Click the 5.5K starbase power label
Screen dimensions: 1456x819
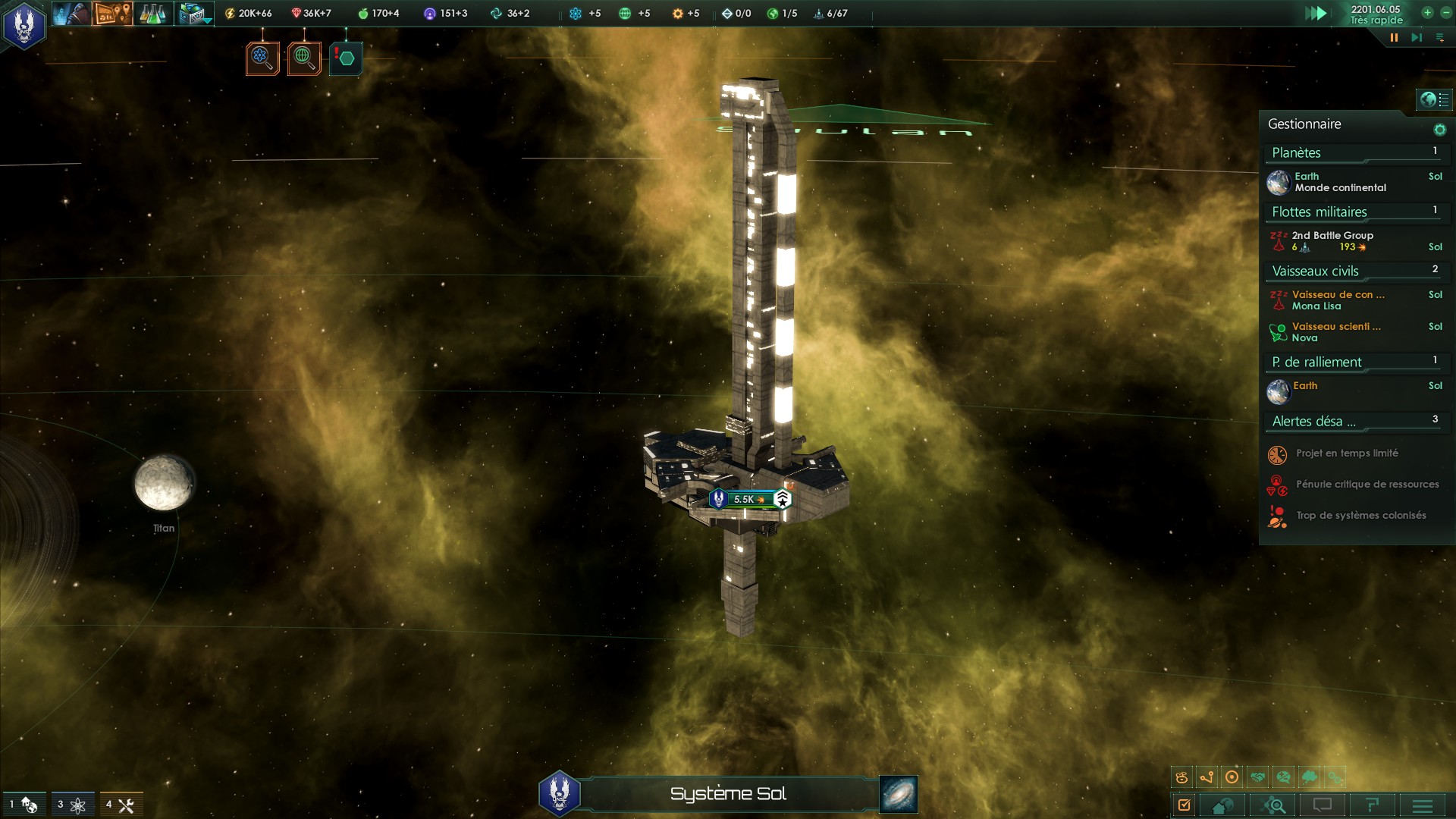point(747,499)
